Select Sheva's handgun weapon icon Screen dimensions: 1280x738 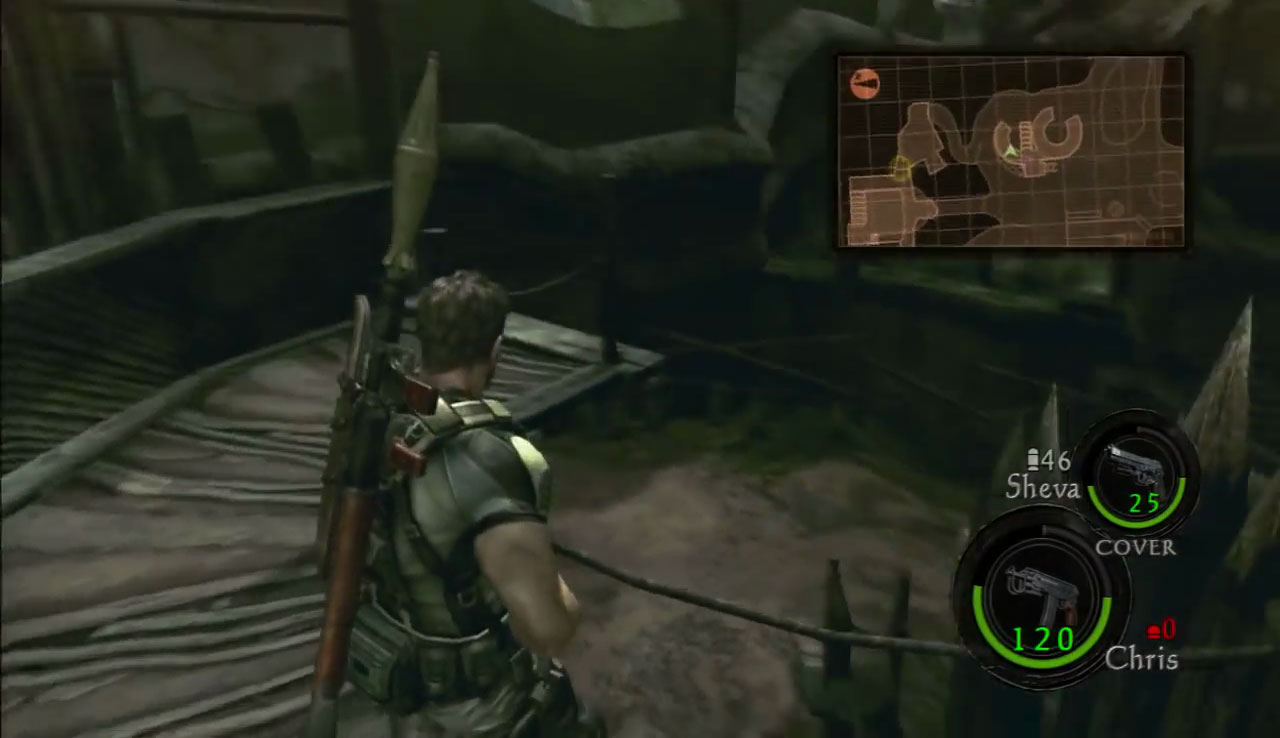click(x=1138, y=470)
